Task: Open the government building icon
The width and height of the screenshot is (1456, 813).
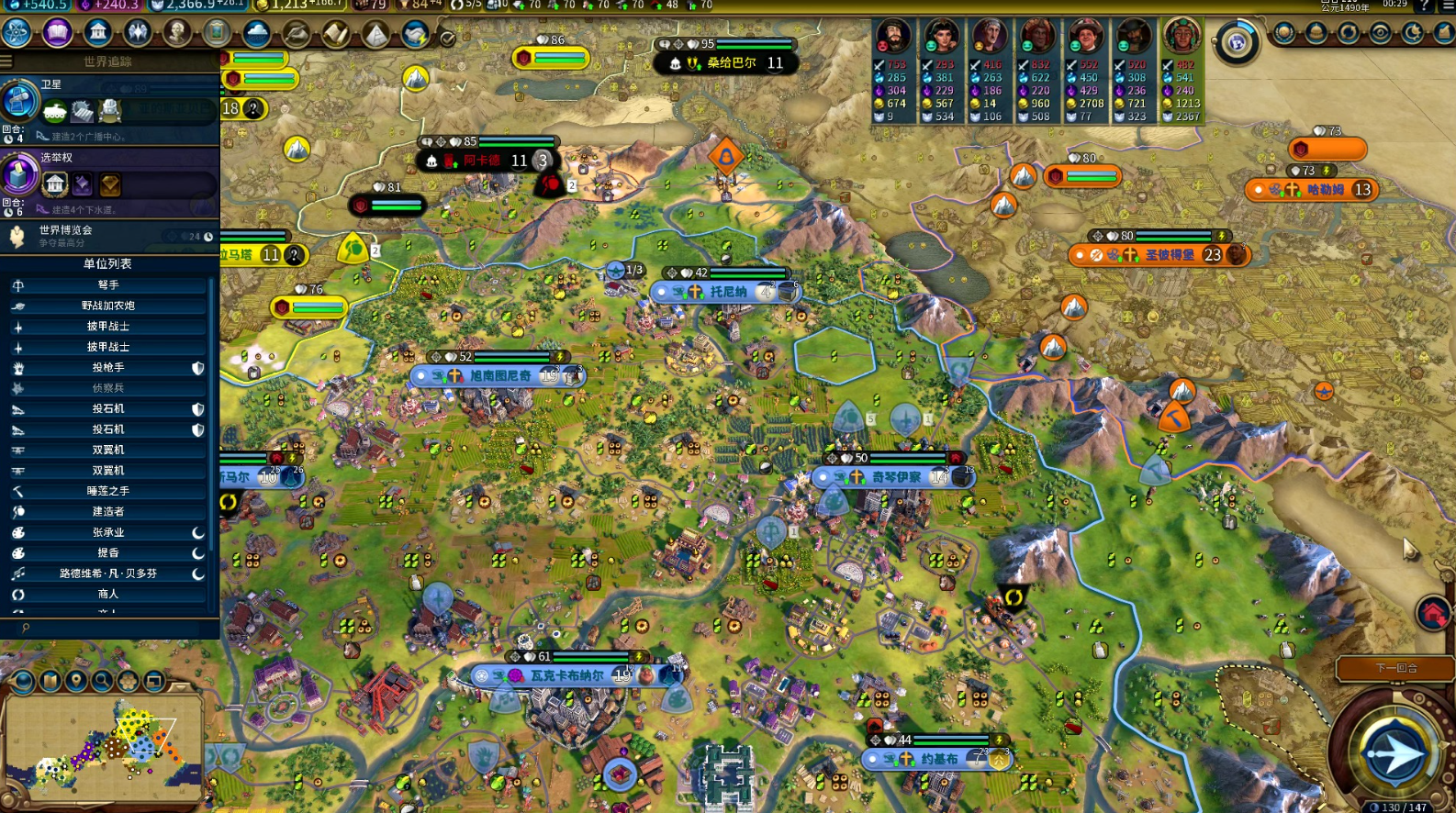Action: 97,33
